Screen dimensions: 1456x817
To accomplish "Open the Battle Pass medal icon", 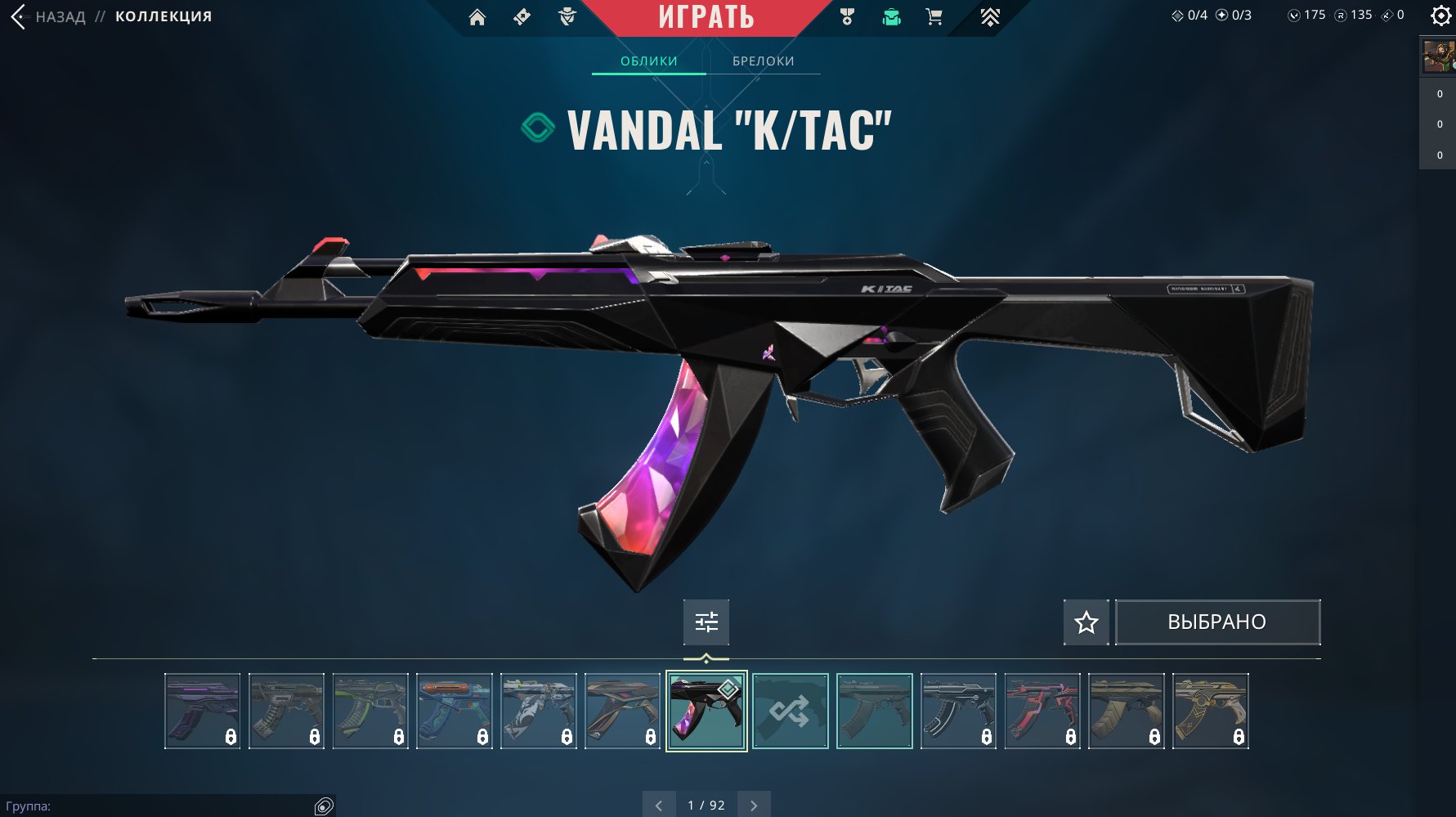I will 846,17.
